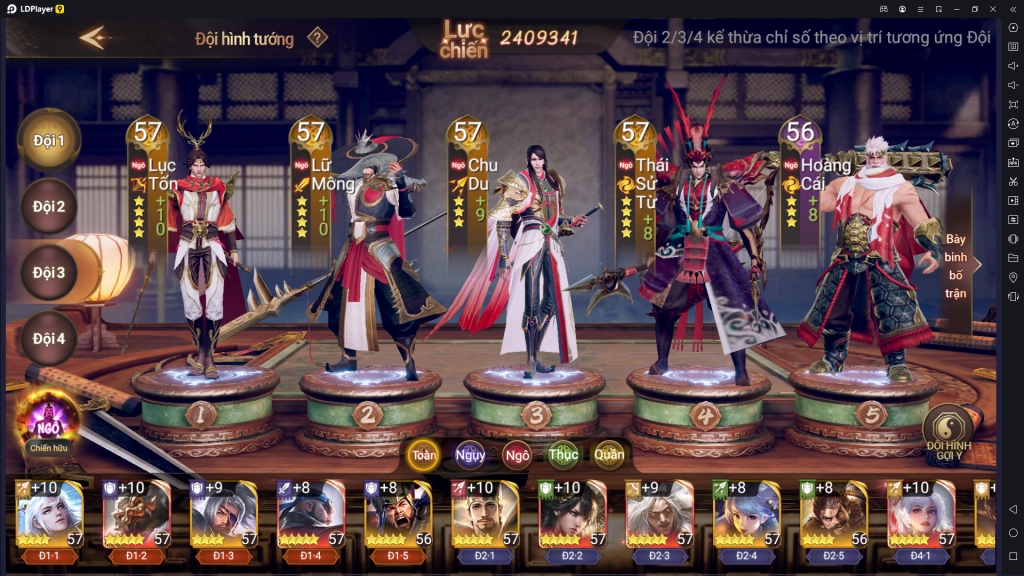Open Đội hình gợi ý suggestions

pyautogui.click(x=948, y=432)
